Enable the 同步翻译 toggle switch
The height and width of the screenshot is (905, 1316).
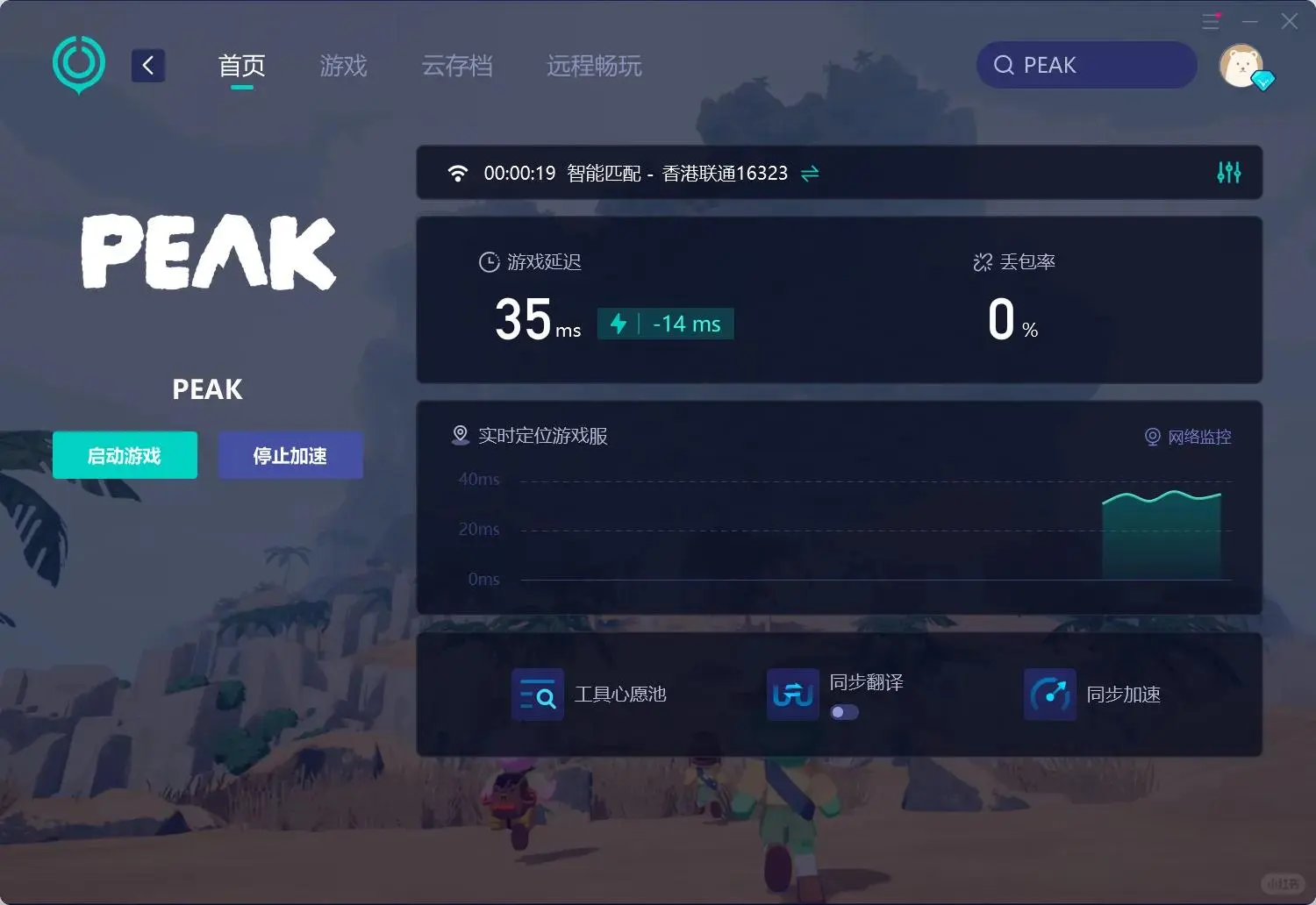click(844, 712)
